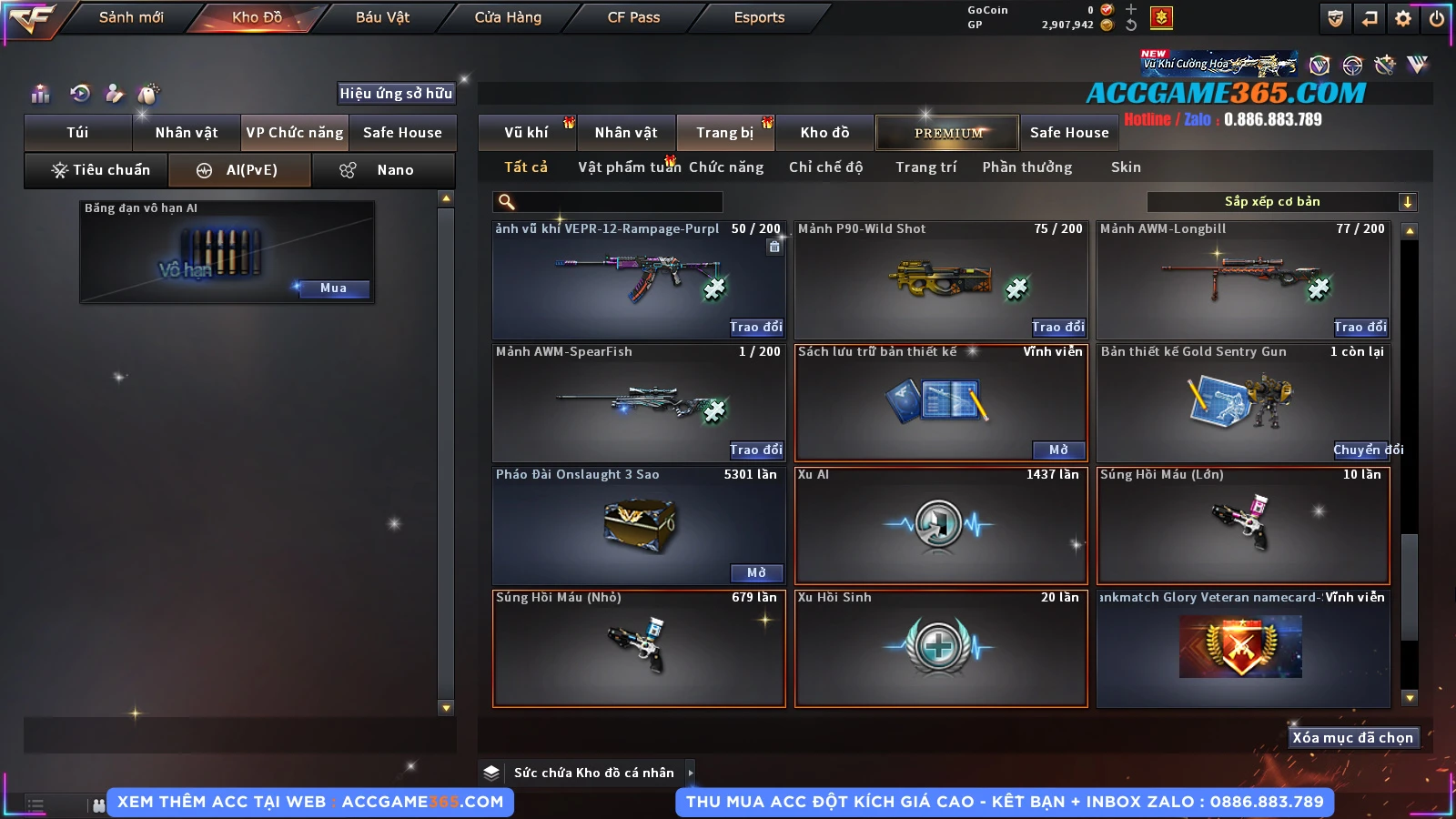The width and height of the screenshot is (1456, 819).
Task: Open the CF Pass menu
Action: coord(633,17)
